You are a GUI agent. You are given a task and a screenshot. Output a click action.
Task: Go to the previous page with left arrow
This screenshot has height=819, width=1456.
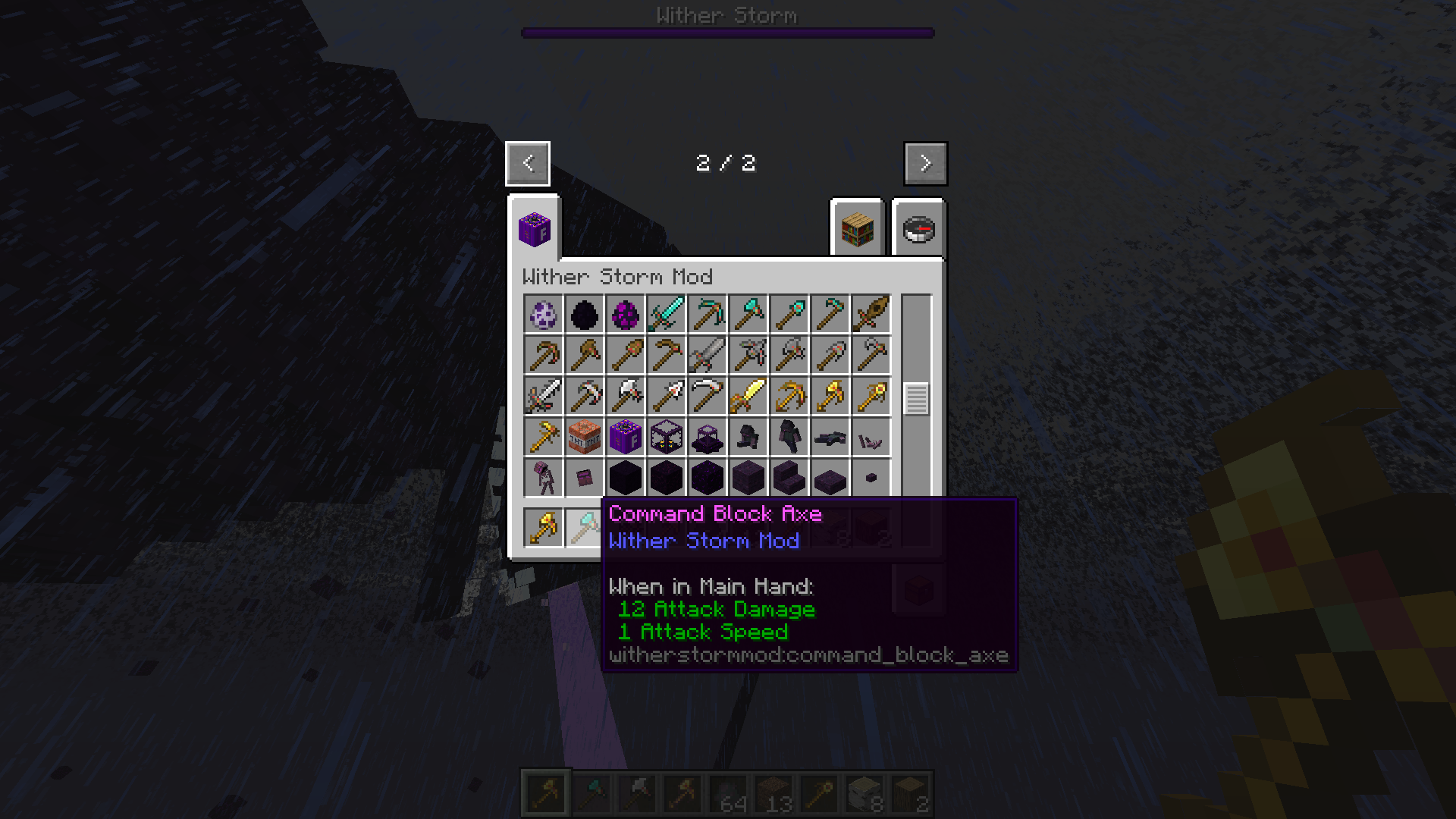[527, 163]
